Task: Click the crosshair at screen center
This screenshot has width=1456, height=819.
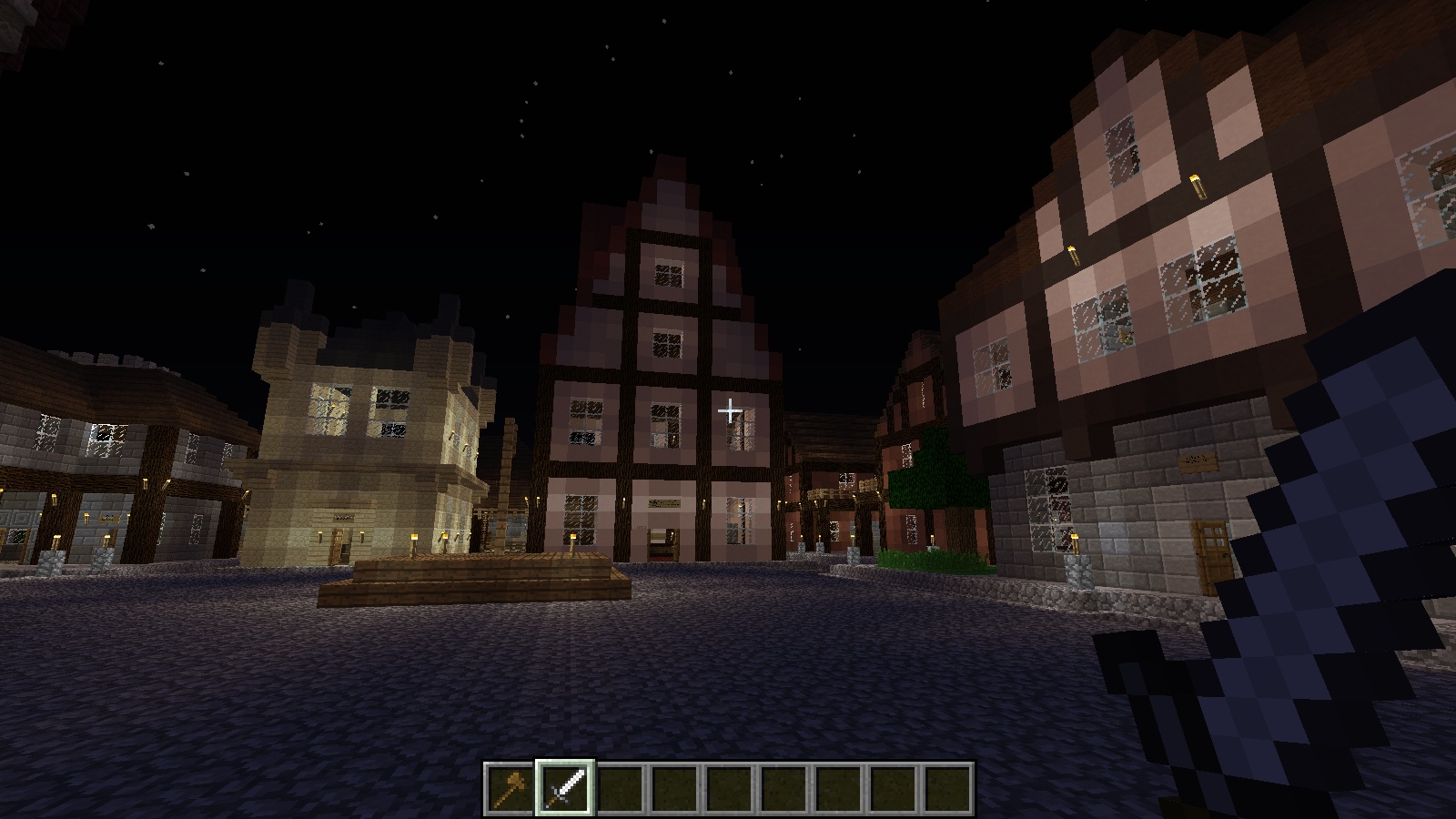Action: pyautogui.click(x=728, y=411)
